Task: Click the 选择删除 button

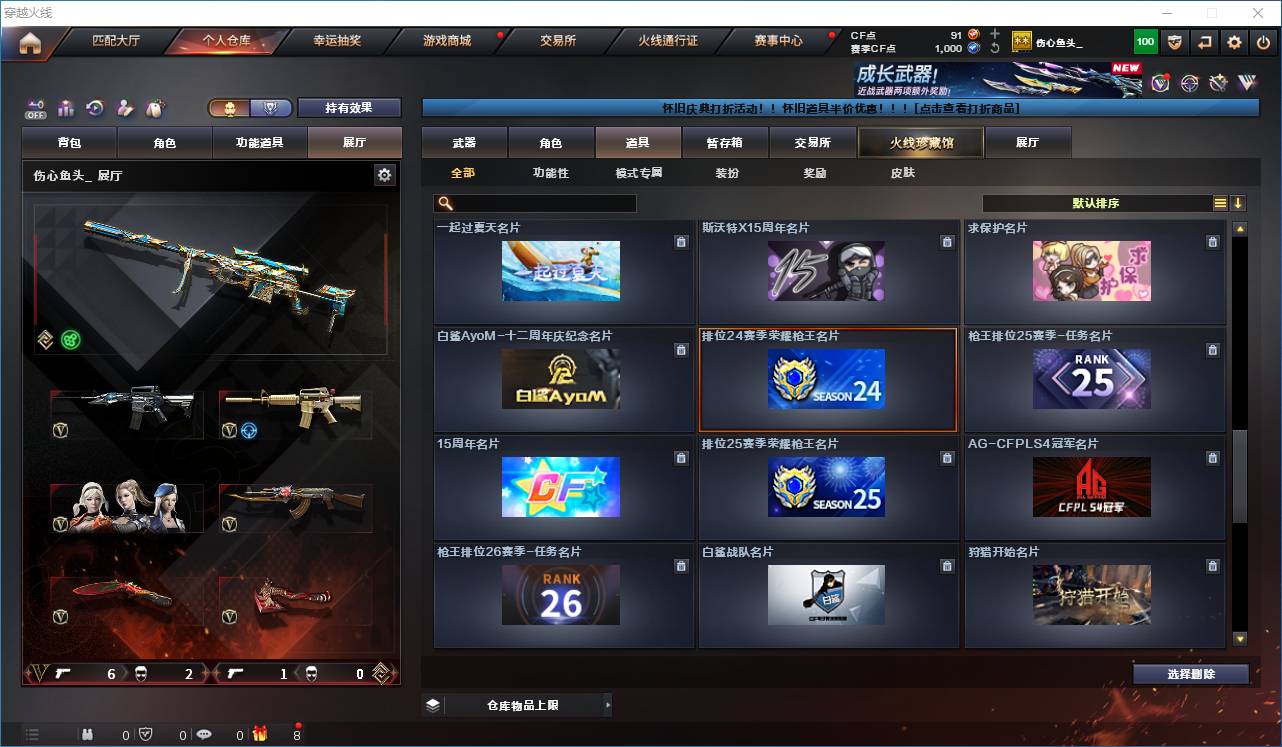Action: 1191,673
